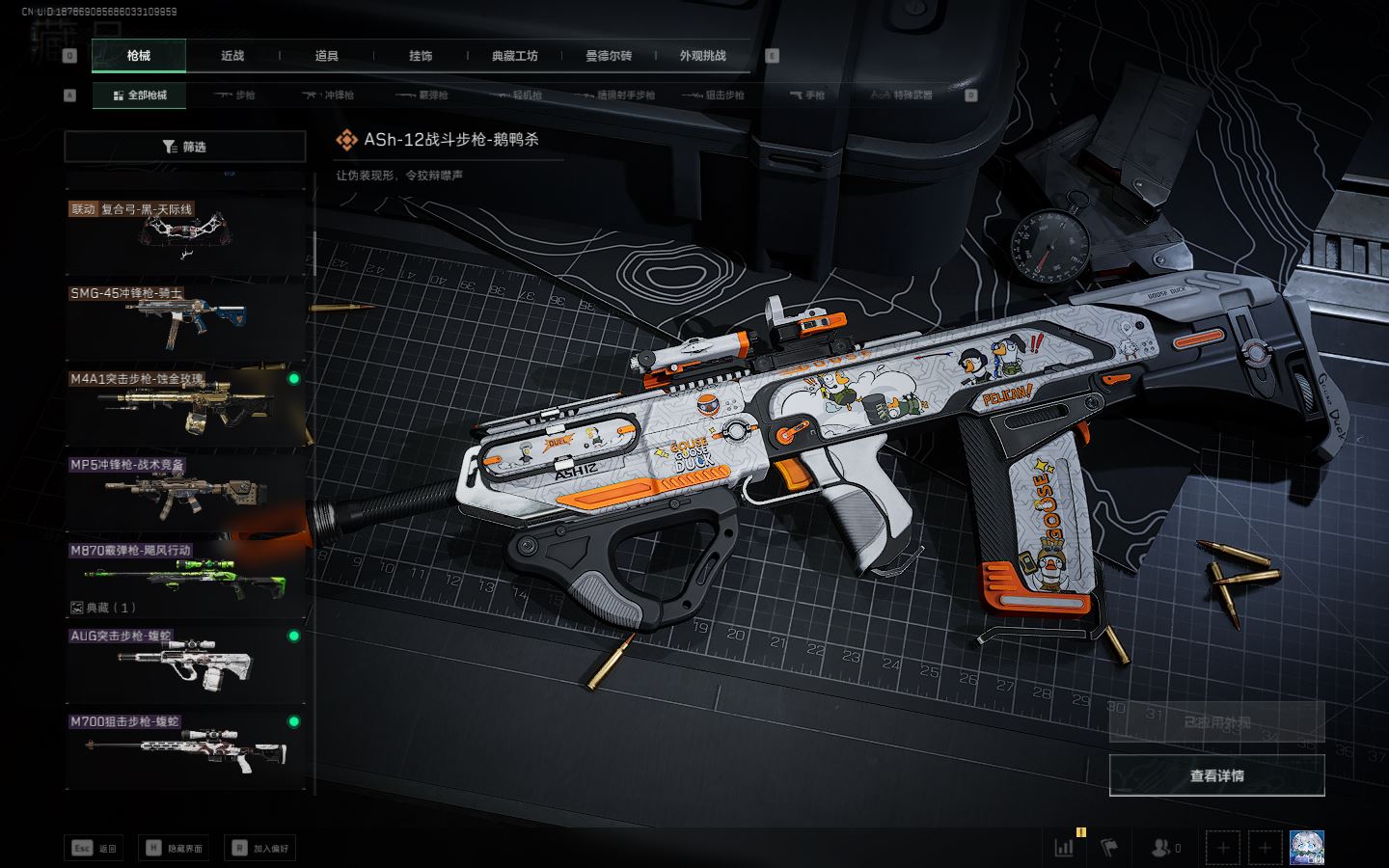The image size is (1389, 868).
Task: Select the AUG 突击步枪-蝮蛇 skin
Action: pos(185,664)
